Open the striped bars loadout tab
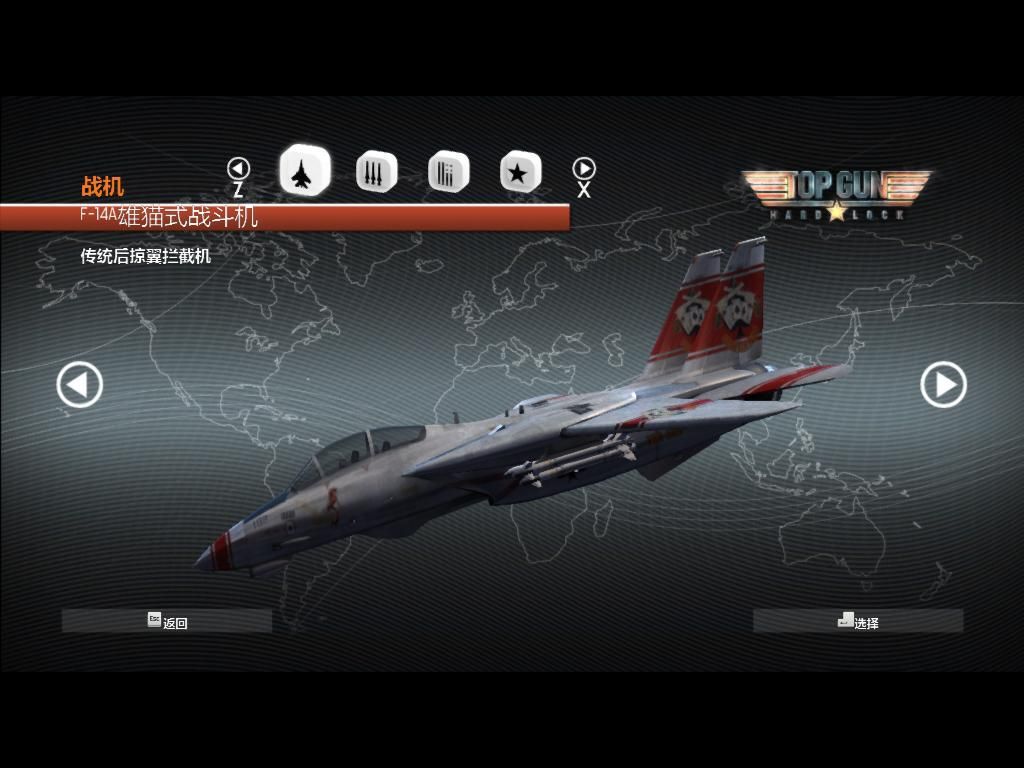 (448, 173)
